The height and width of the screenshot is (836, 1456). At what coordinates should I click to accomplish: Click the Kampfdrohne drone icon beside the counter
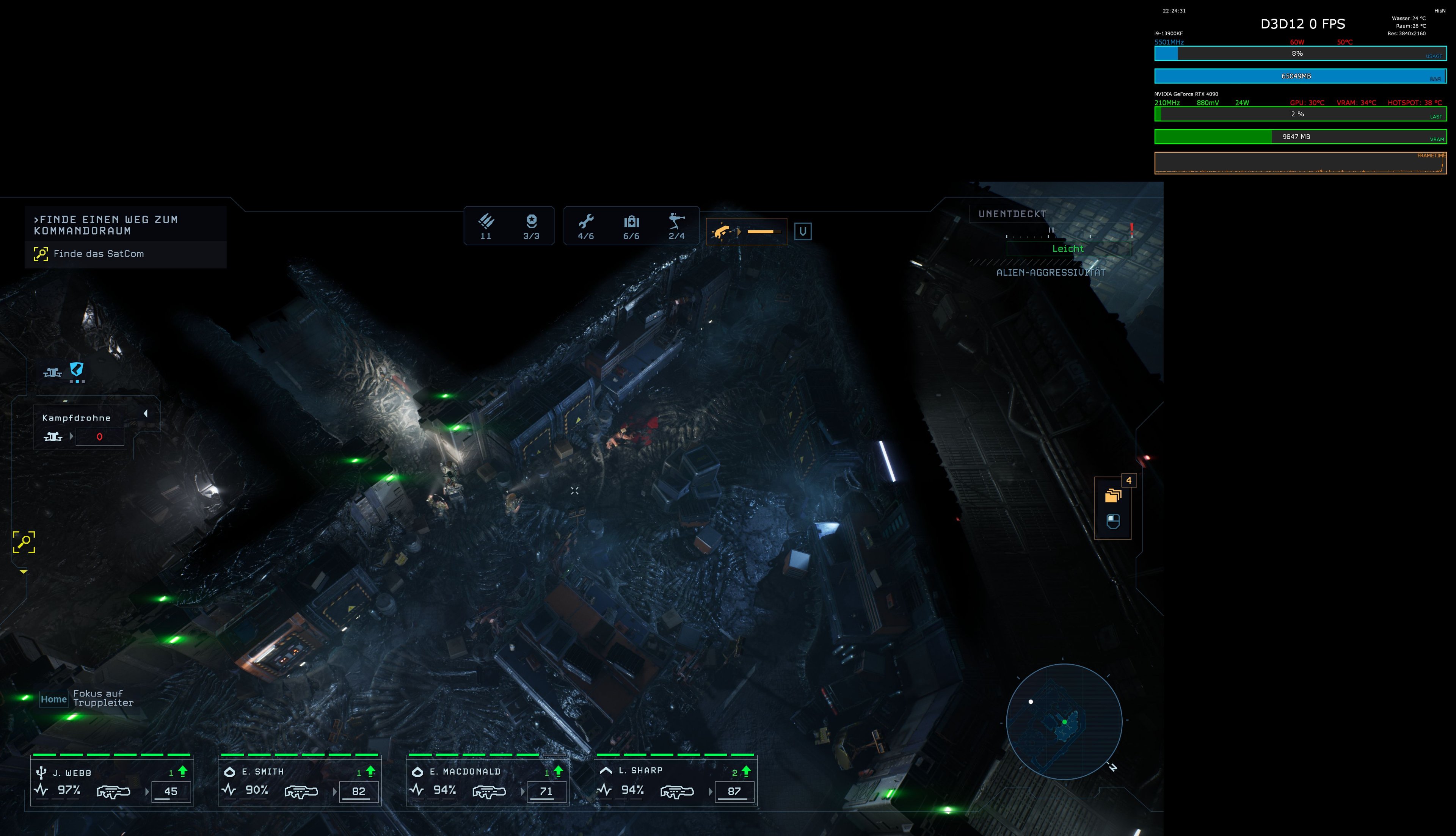(x=53, y=436)
